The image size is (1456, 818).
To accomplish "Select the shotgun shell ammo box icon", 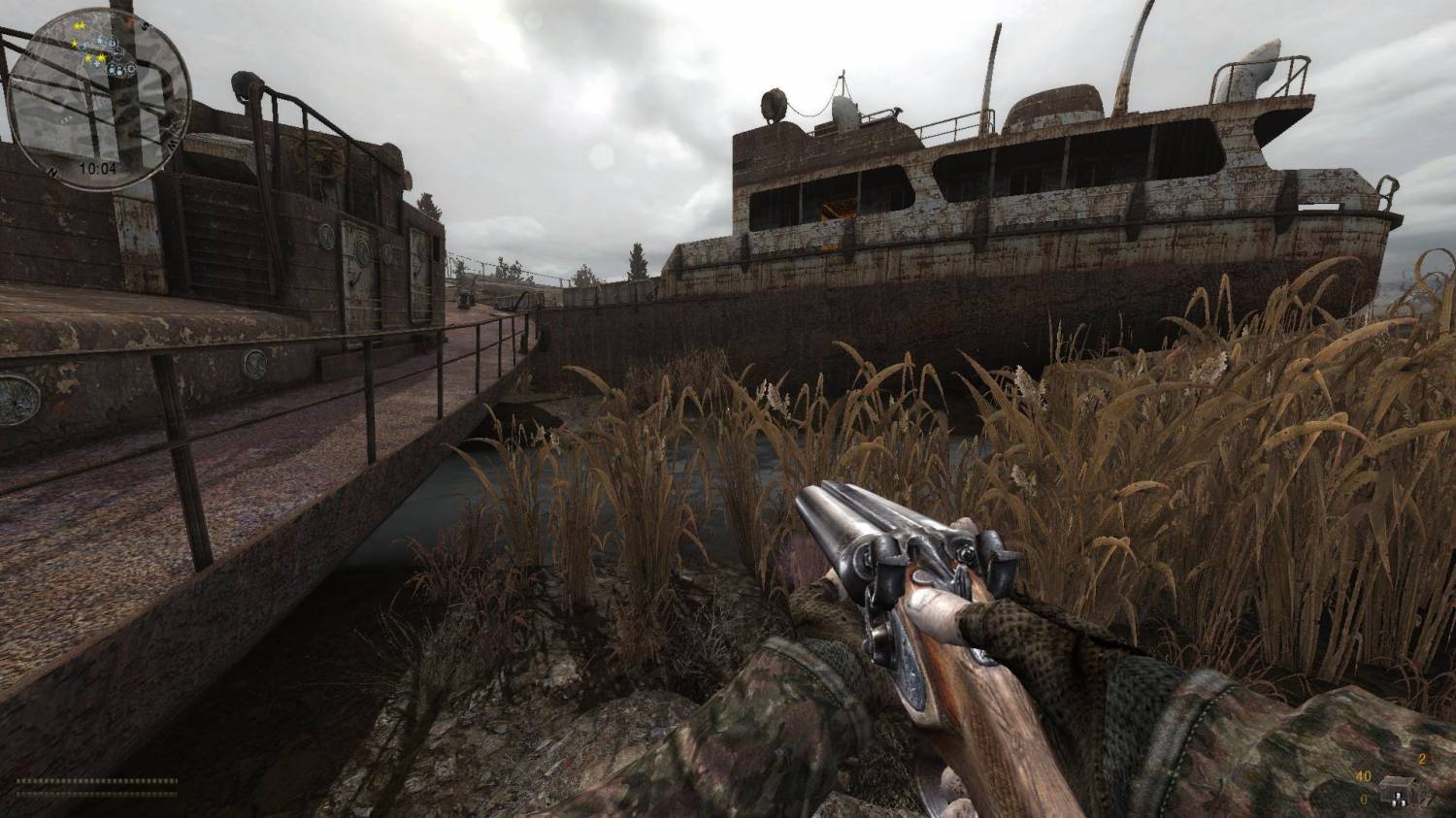I will tap(1398, 792).
